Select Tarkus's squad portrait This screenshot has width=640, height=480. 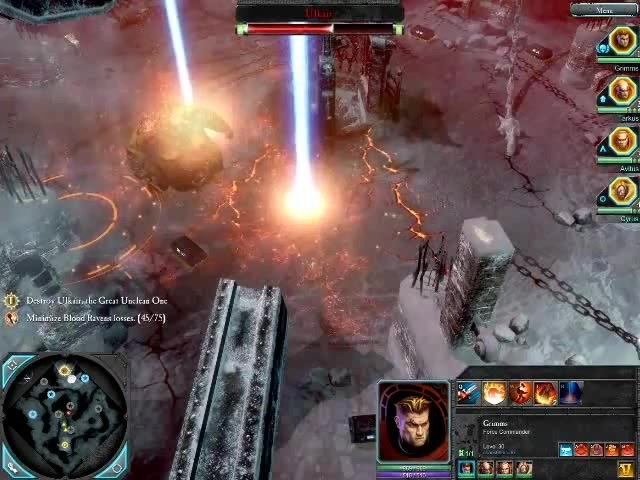click(622, 92)
